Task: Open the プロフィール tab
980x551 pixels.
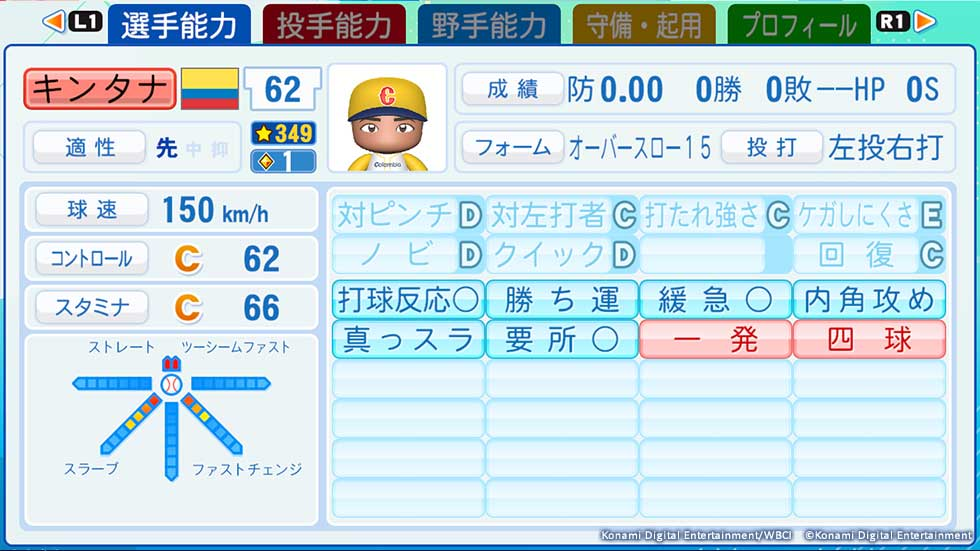Action: pyautogui.click(x=799, y=24)
